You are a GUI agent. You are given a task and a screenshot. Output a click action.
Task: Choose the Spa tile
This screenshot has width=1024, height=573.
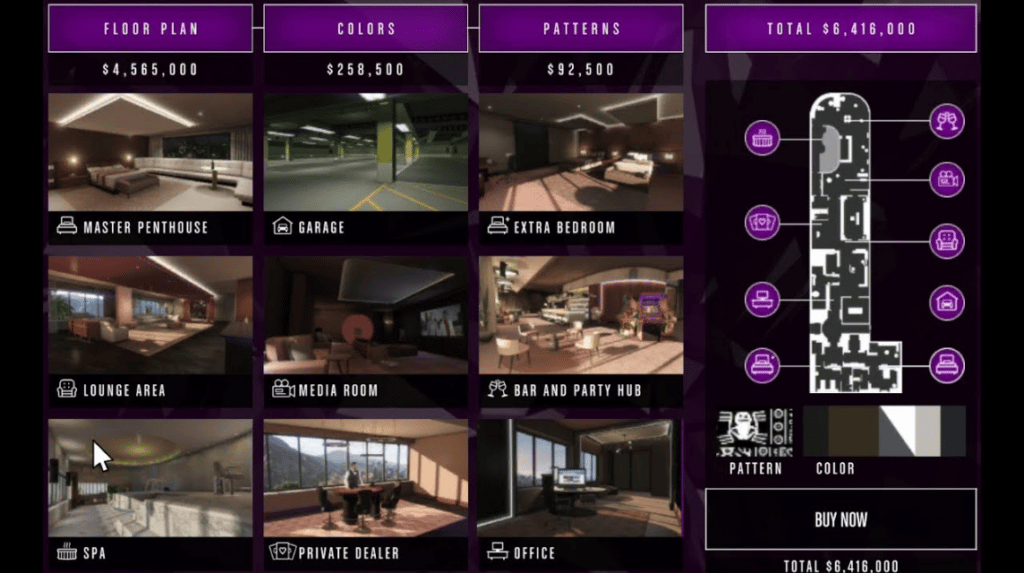150,492
